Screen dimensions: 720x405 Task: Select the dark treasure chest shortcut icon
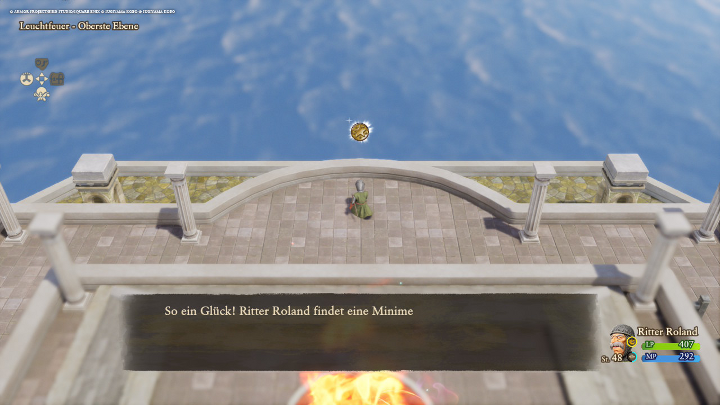(58, 79)
